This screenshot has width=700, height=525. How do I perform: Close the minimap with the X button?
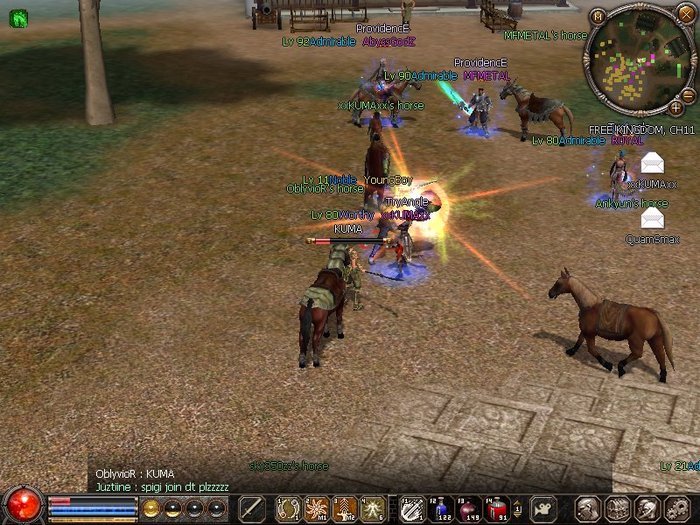[x=685, y=13]
